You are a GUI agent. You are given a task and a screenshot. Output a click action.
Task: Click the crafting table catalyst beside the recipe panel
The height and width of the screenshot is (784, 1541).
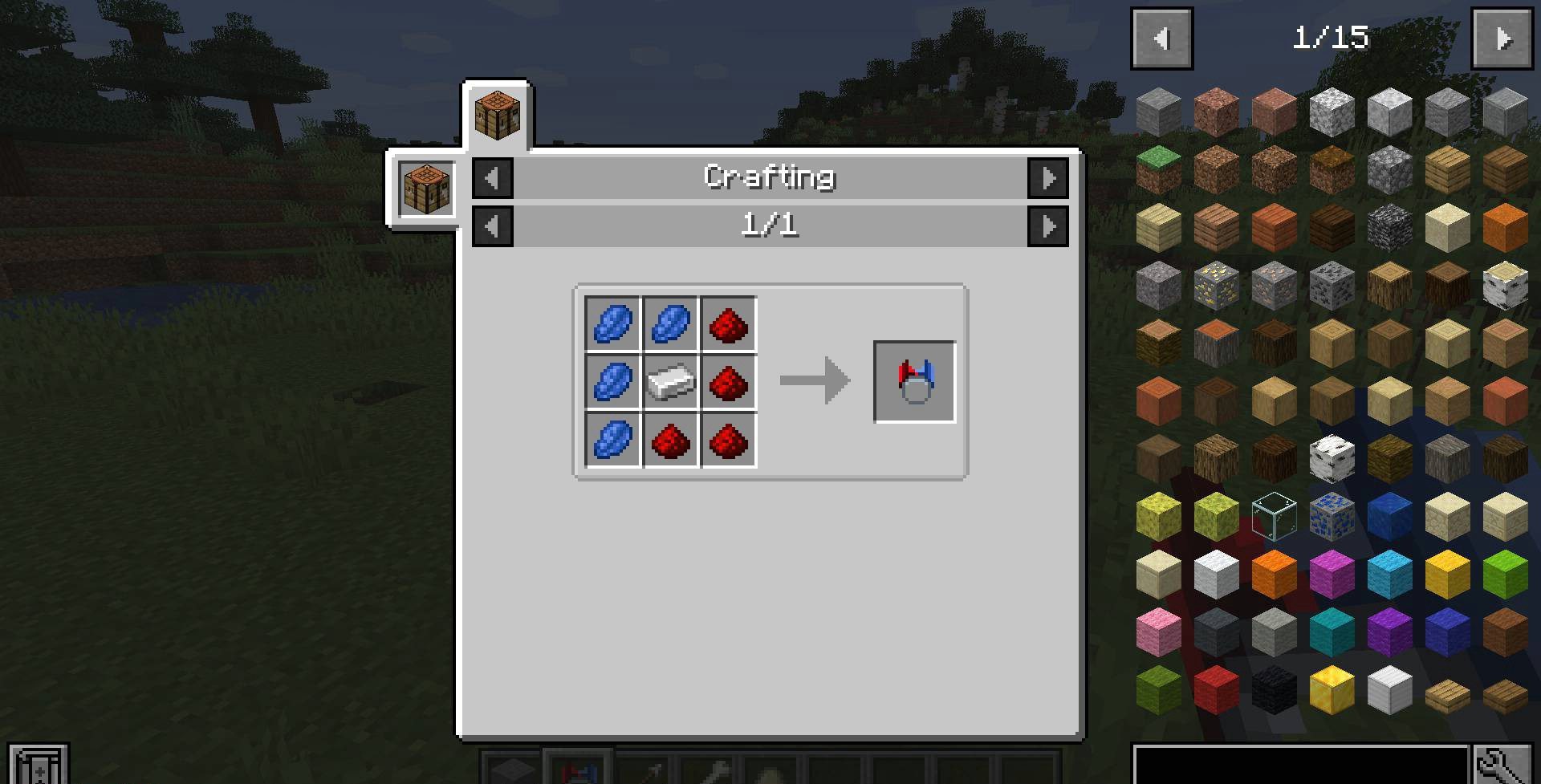(x=426, y=189)
